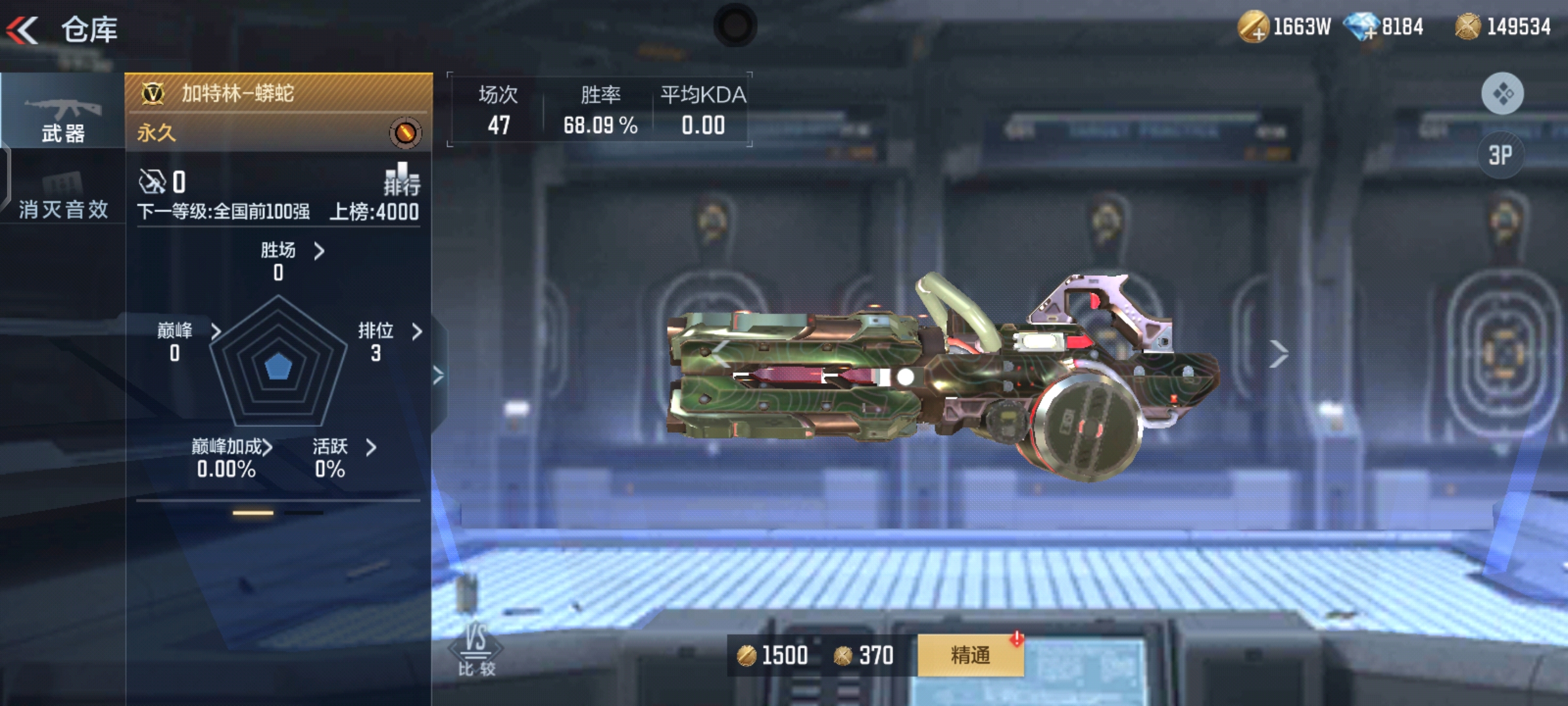View the 排位 stat details
The width and height of the screenshot is (1568, 706).
coord(417,331)
